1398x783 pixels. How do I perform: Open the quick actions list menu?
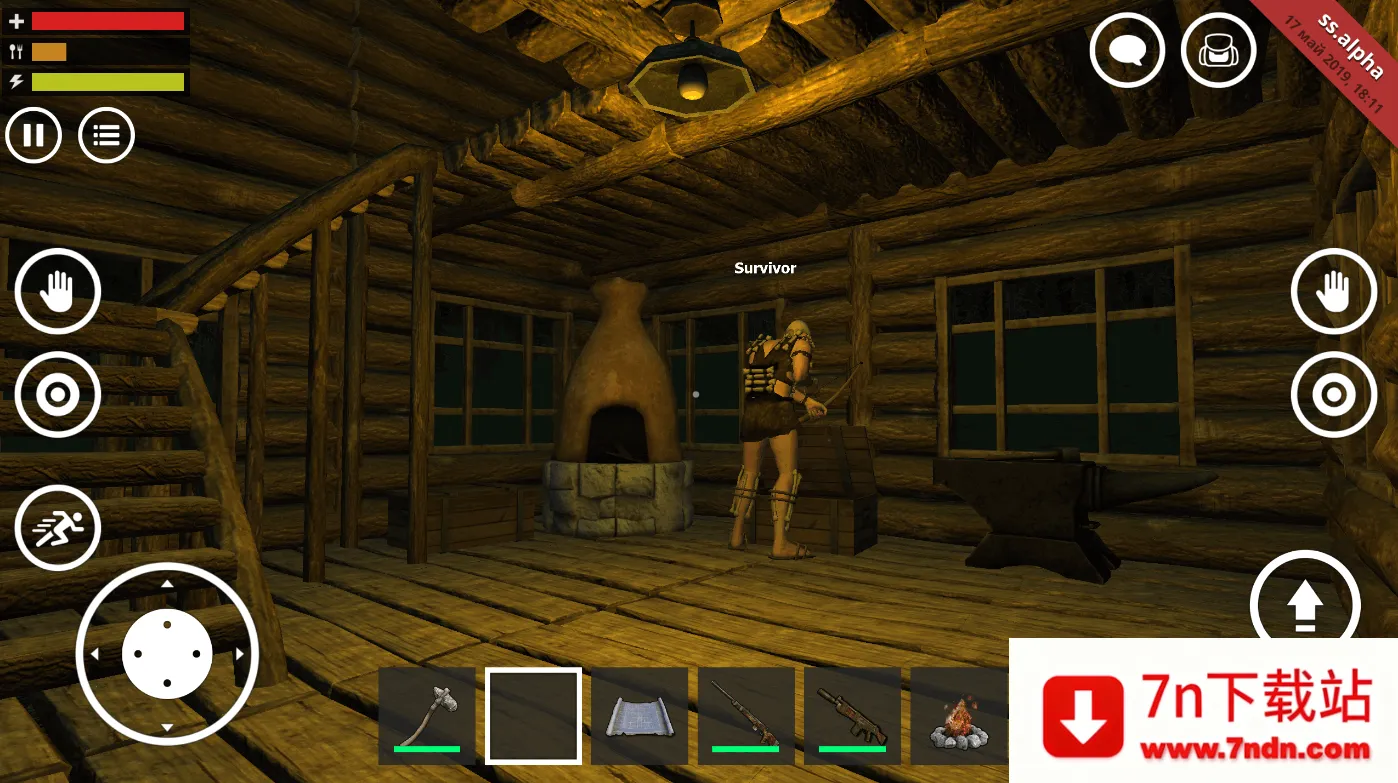pos(106,135)
